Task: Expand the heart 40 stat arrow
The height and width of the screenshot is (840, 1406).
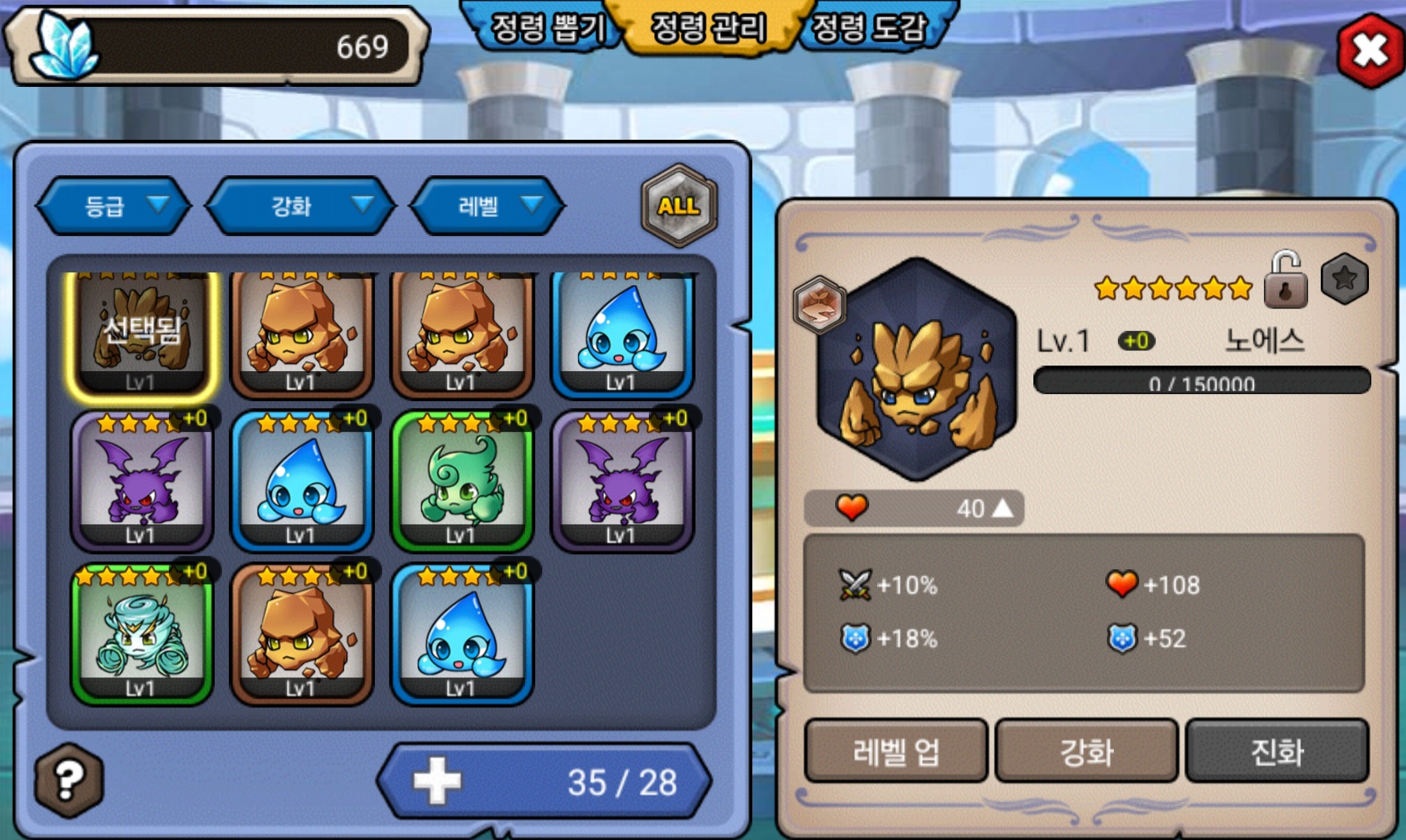Action: click(x=1003, y=508)
